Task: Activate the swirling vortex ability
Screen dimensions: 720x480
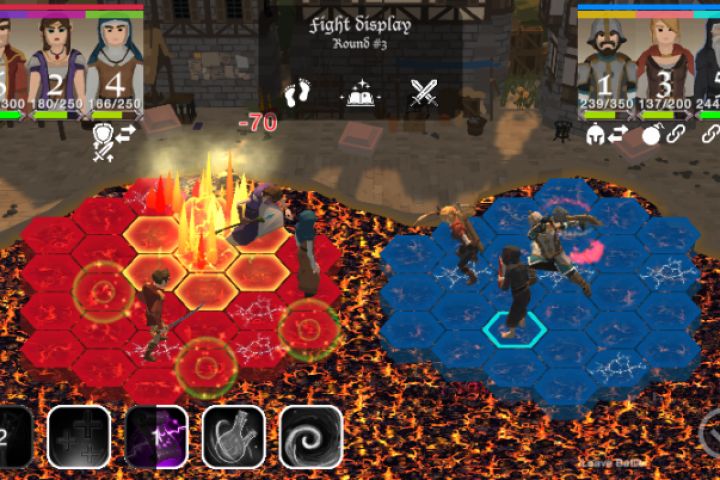Action: pyautogui.click(x=311, y=437)
